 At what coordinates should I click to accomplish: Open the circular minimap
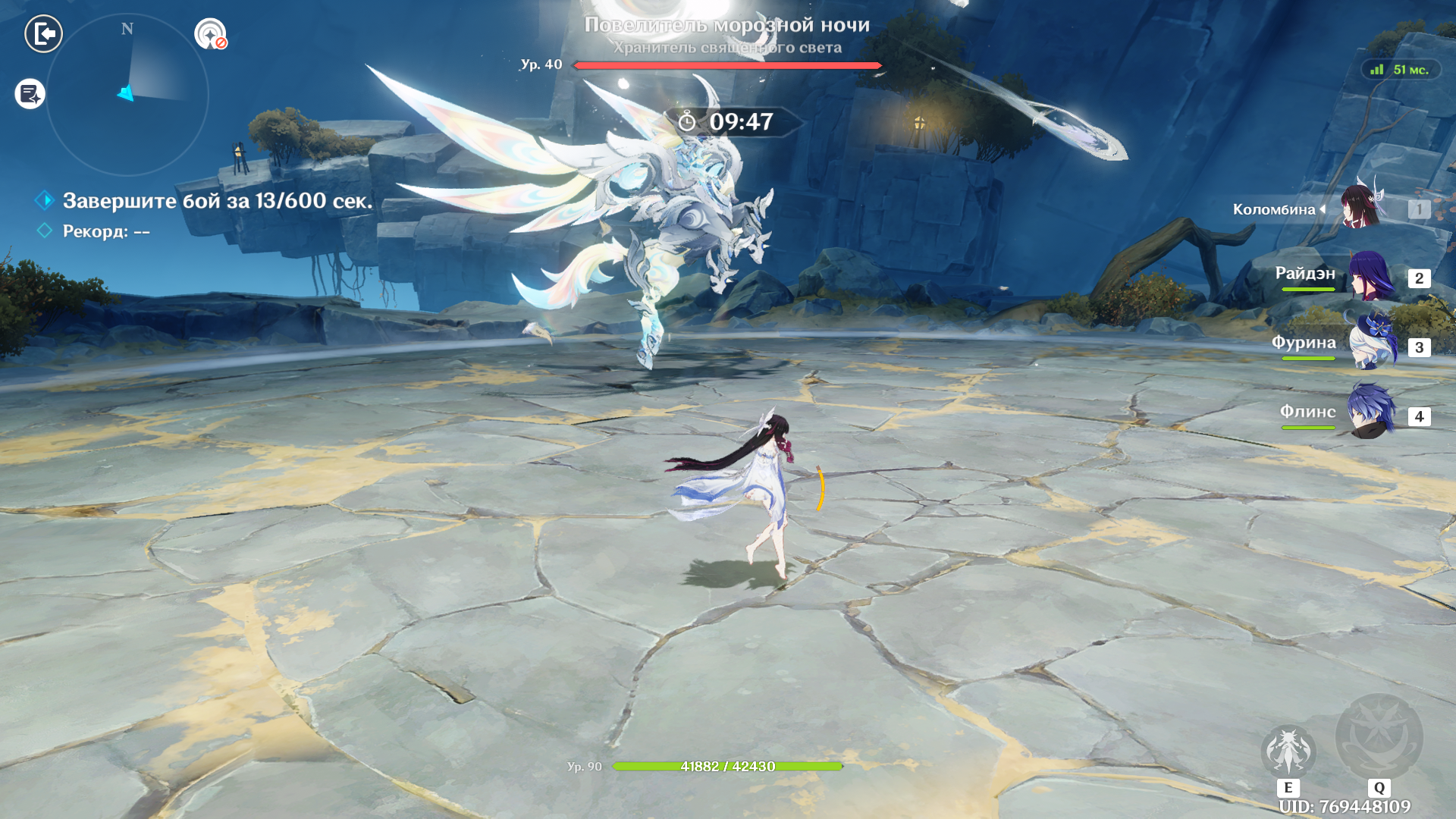tap(127, 96)
